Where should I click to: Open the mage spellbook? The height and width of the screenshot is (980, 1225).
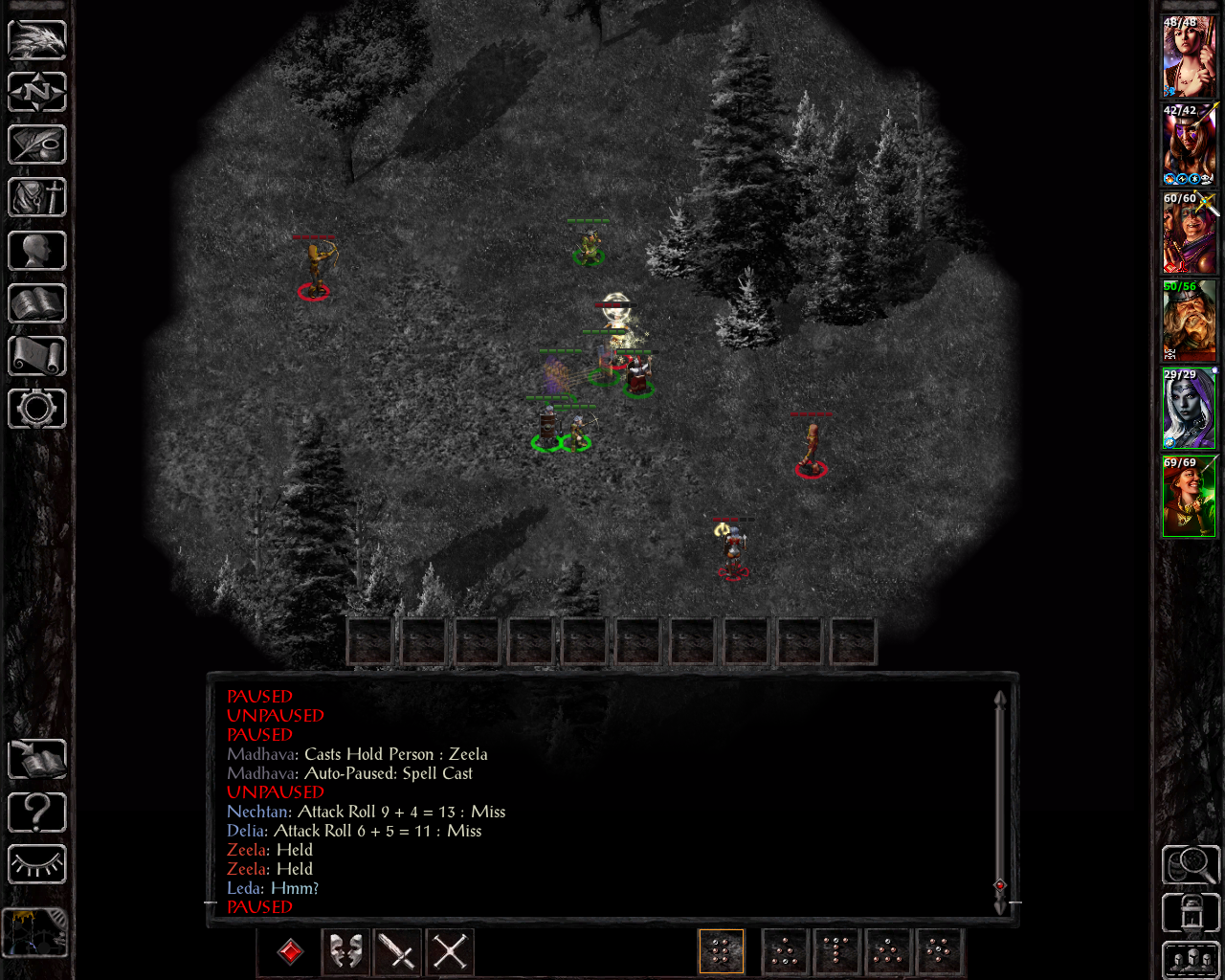point(37,303)
